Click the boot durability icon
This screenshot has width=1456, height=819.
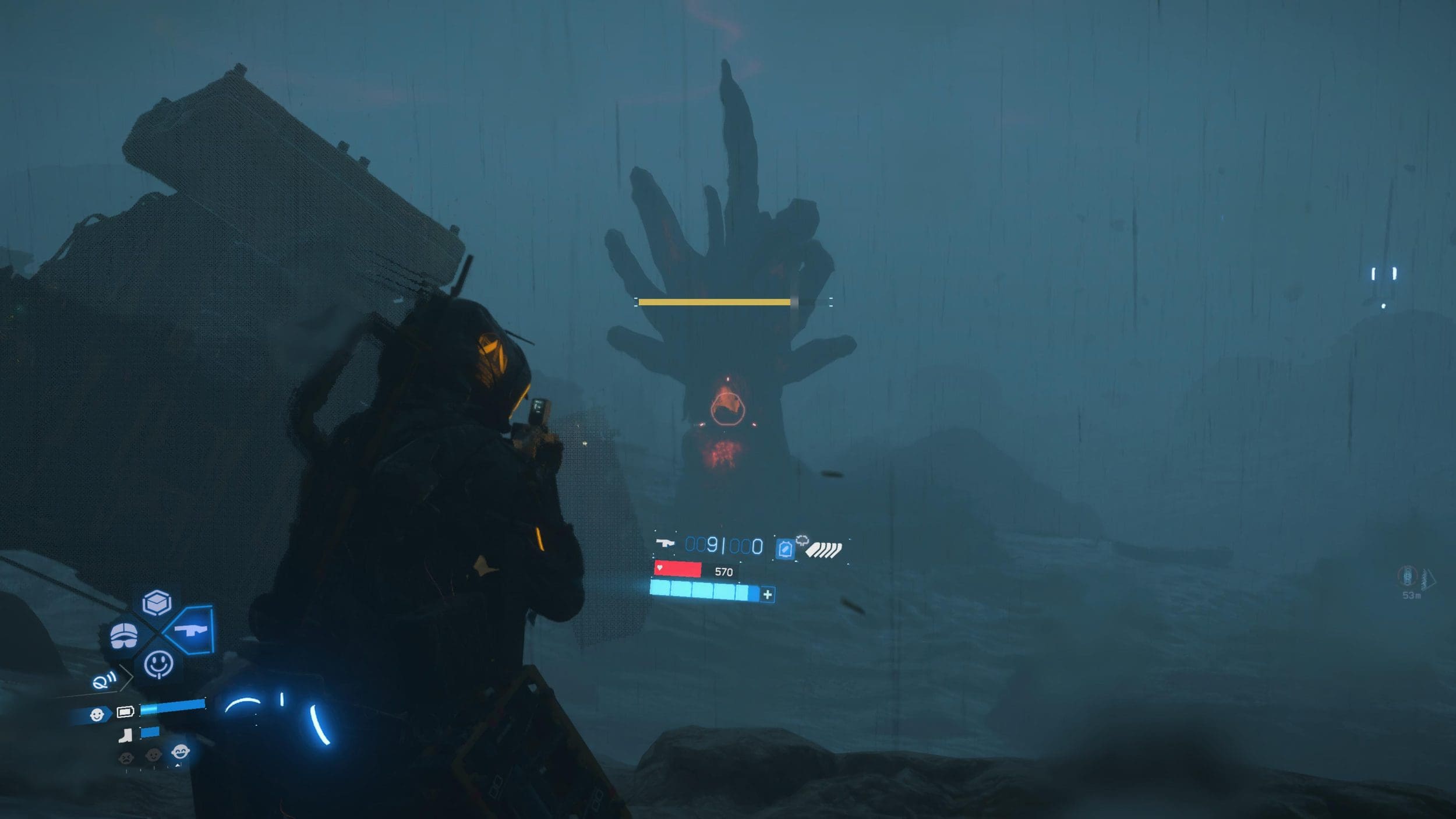[x=125, y=736]
